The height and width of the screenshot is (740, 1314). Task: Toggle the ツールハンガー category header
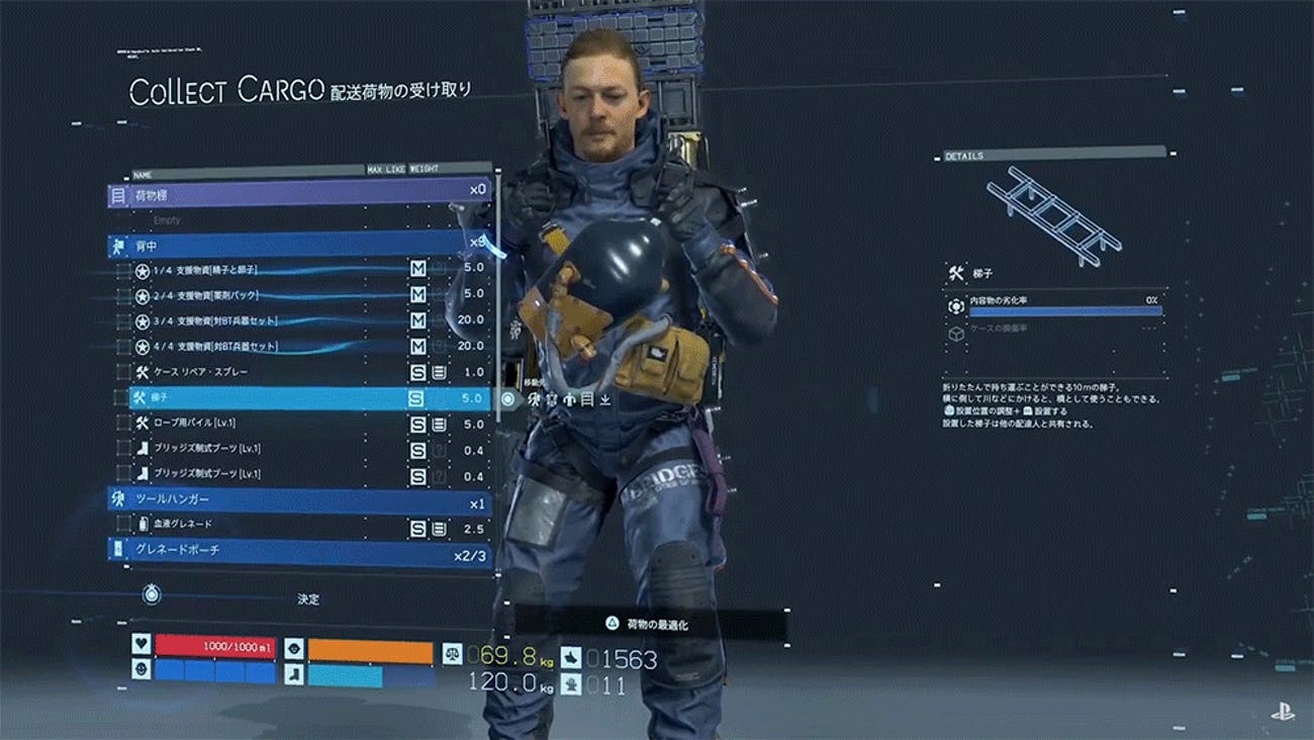pyautogui.click(x=300, y=499)
